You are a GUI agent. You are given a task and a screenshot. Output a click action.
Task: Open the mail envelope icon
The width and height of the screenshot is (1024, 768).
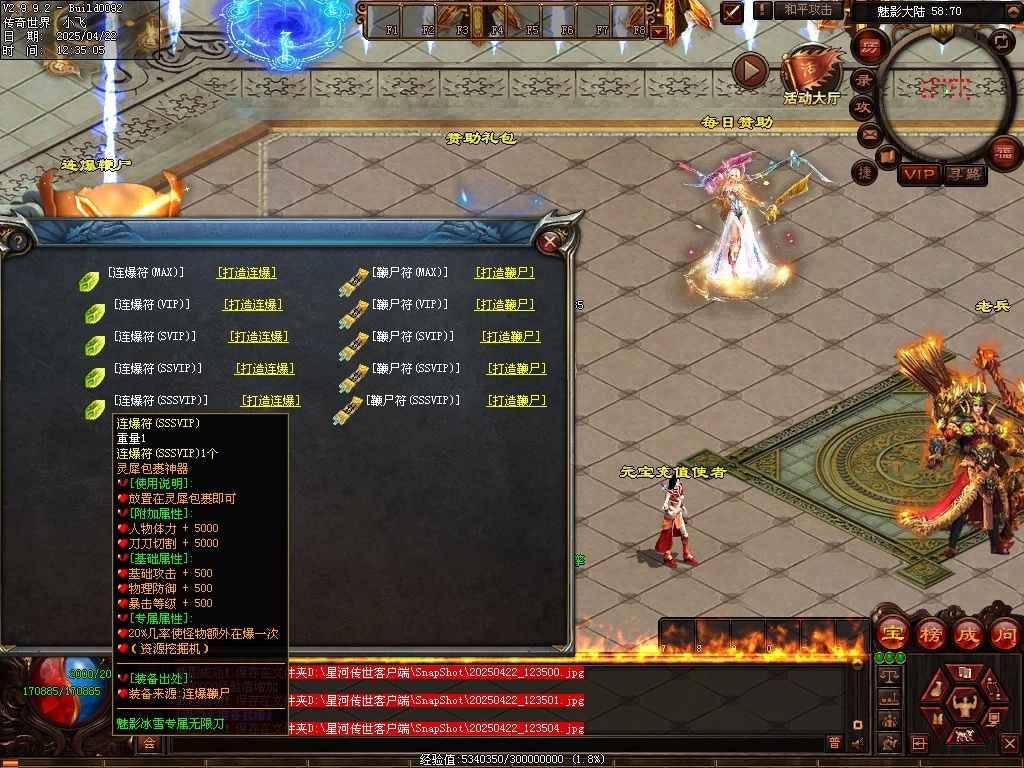click(868, 133)
